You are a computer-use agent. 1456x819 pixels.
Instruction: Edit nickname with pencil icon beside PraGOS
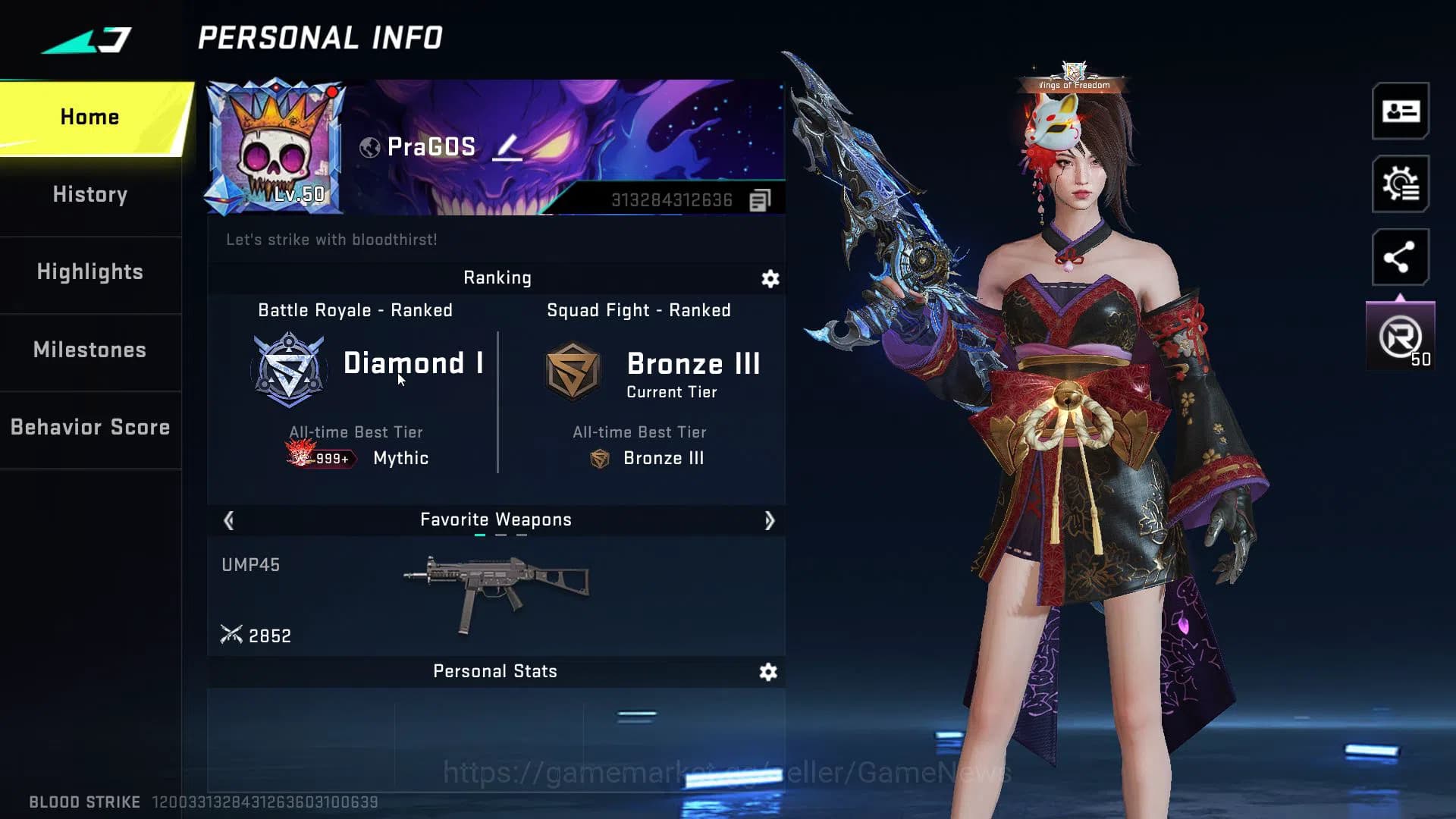tap(507, 149)
